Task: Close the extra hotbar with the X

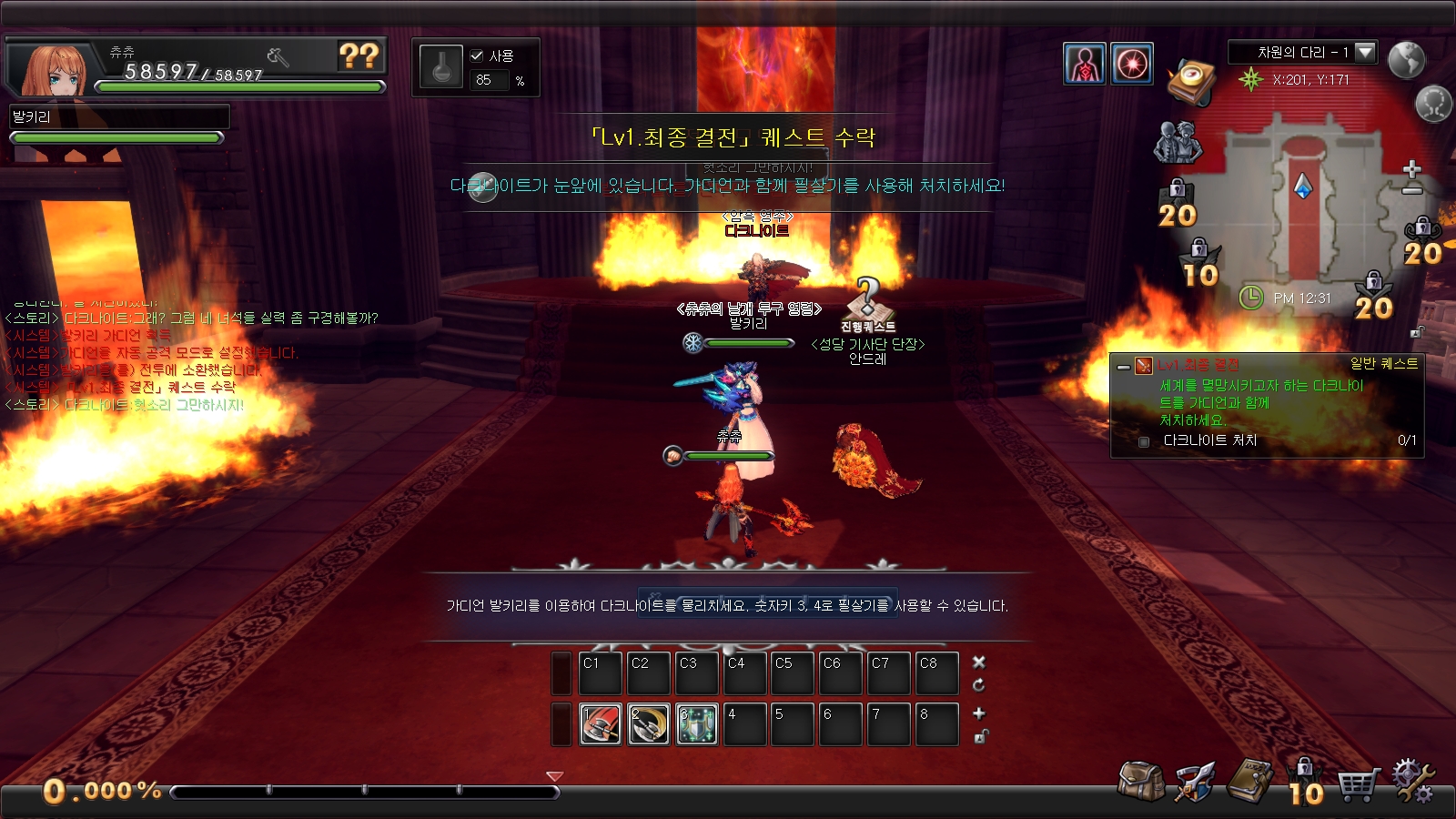Action: tap(979, 662)
